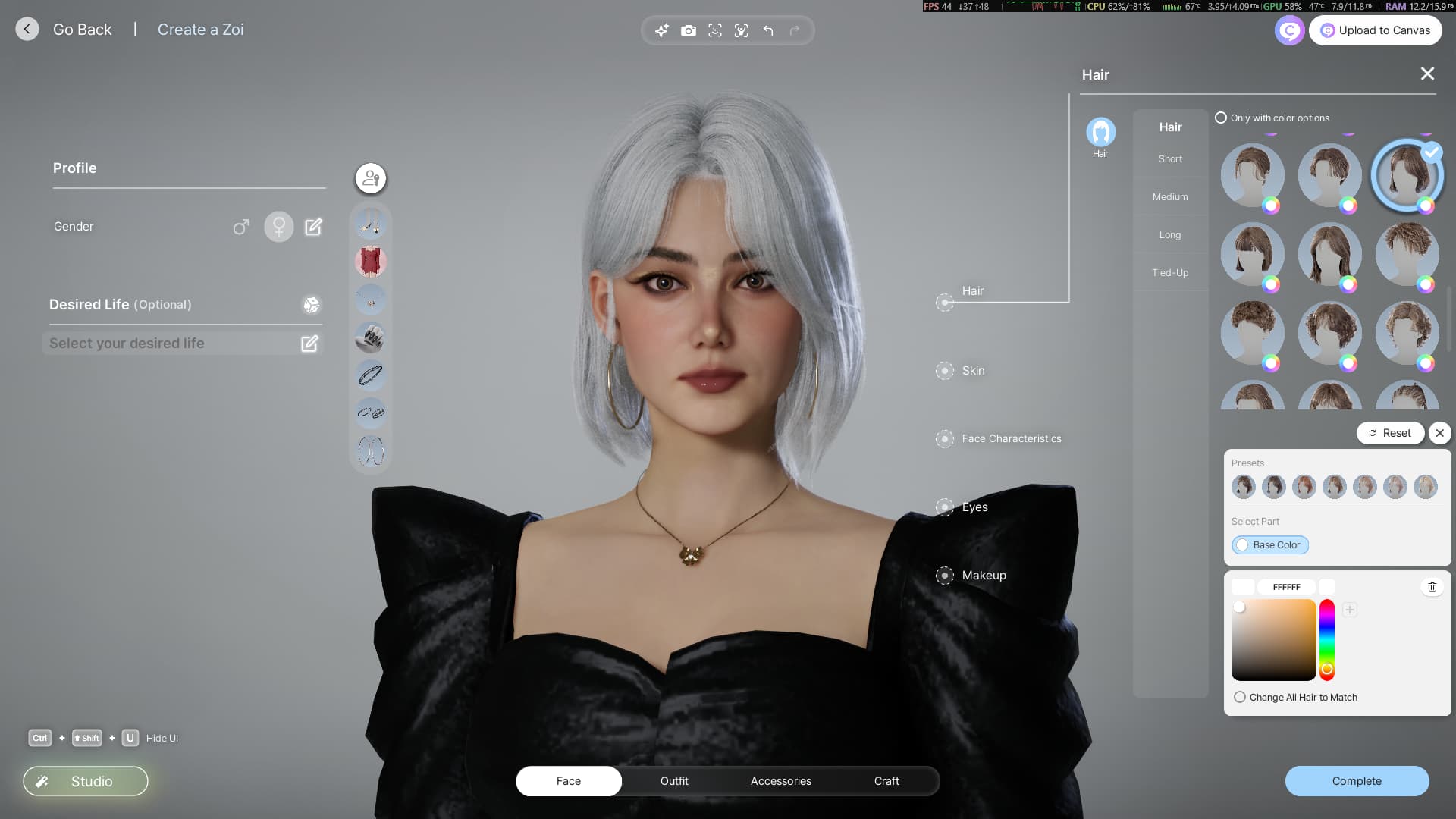Choose the Medium hair category
Image resolution: width=1456 pixels, height=819 pixels.
(1170, 197)
